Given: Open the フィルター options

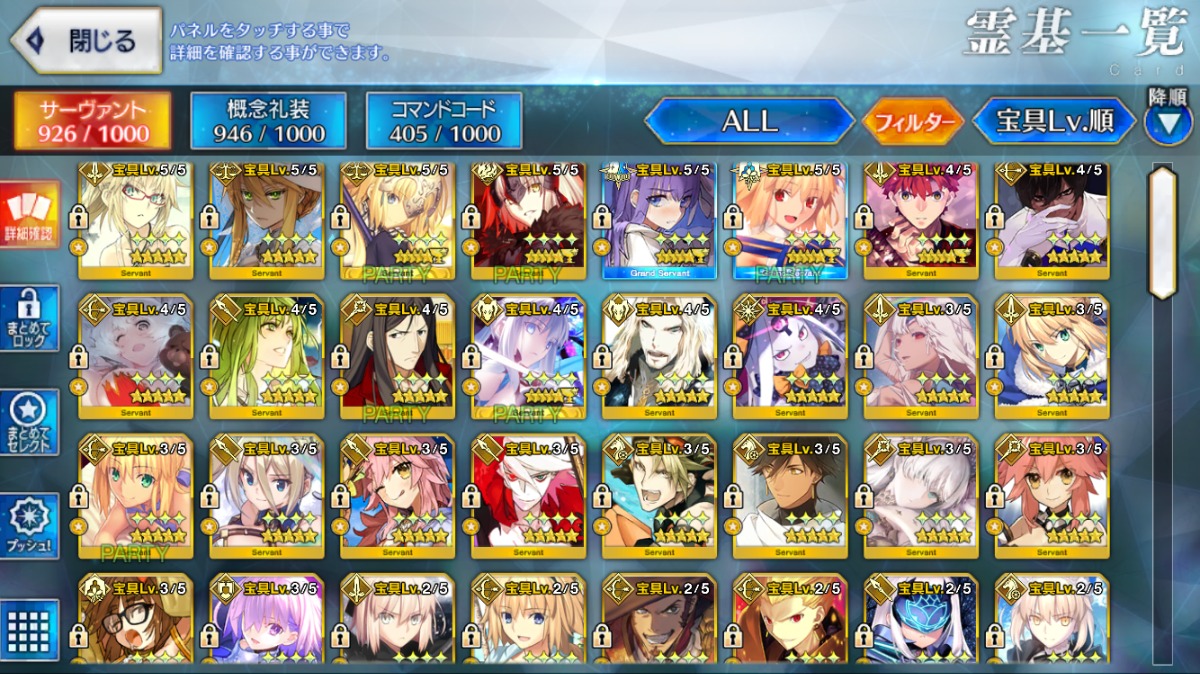Looking at the screenshot, I should (913, 122).
